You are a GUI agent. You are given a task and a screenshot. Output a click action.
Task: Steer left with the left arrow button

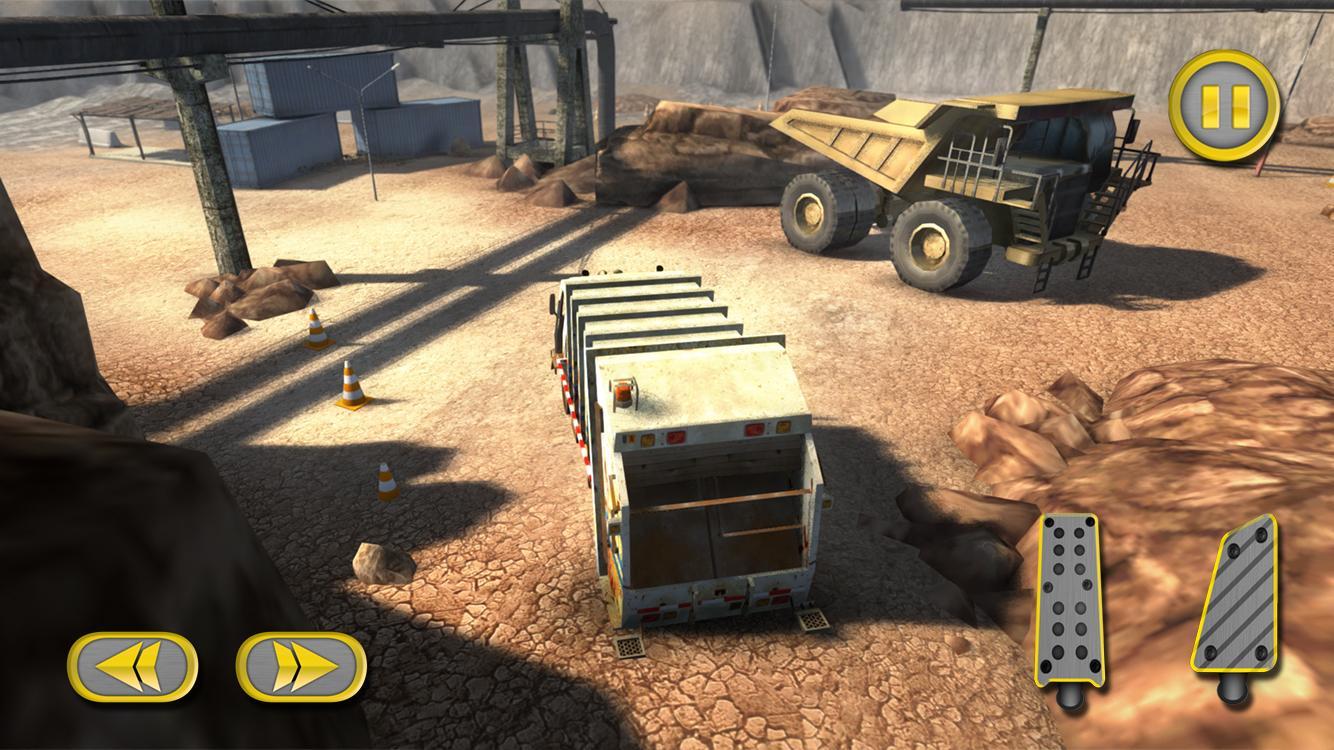[132, 666]
